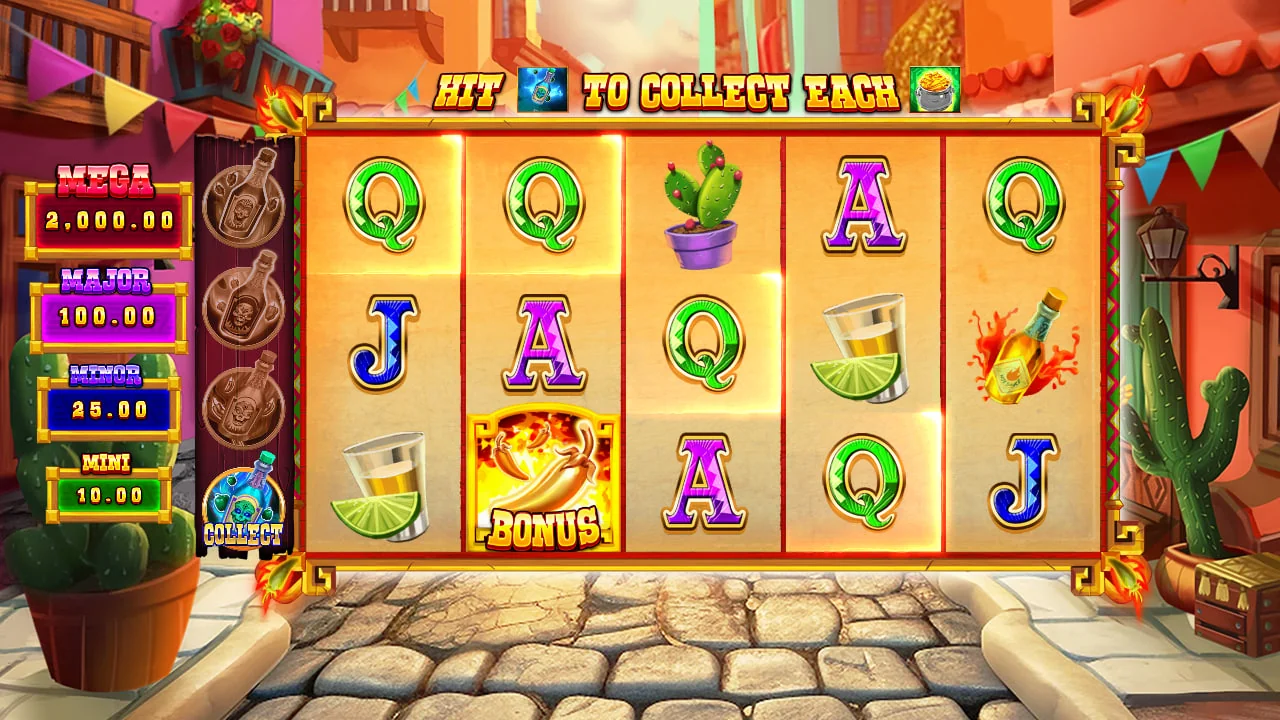The height and width of the screenshot is (720, 1280).
Task: Choose the hot sauce bottle symbol
Action: click(x=1023, y=345)
